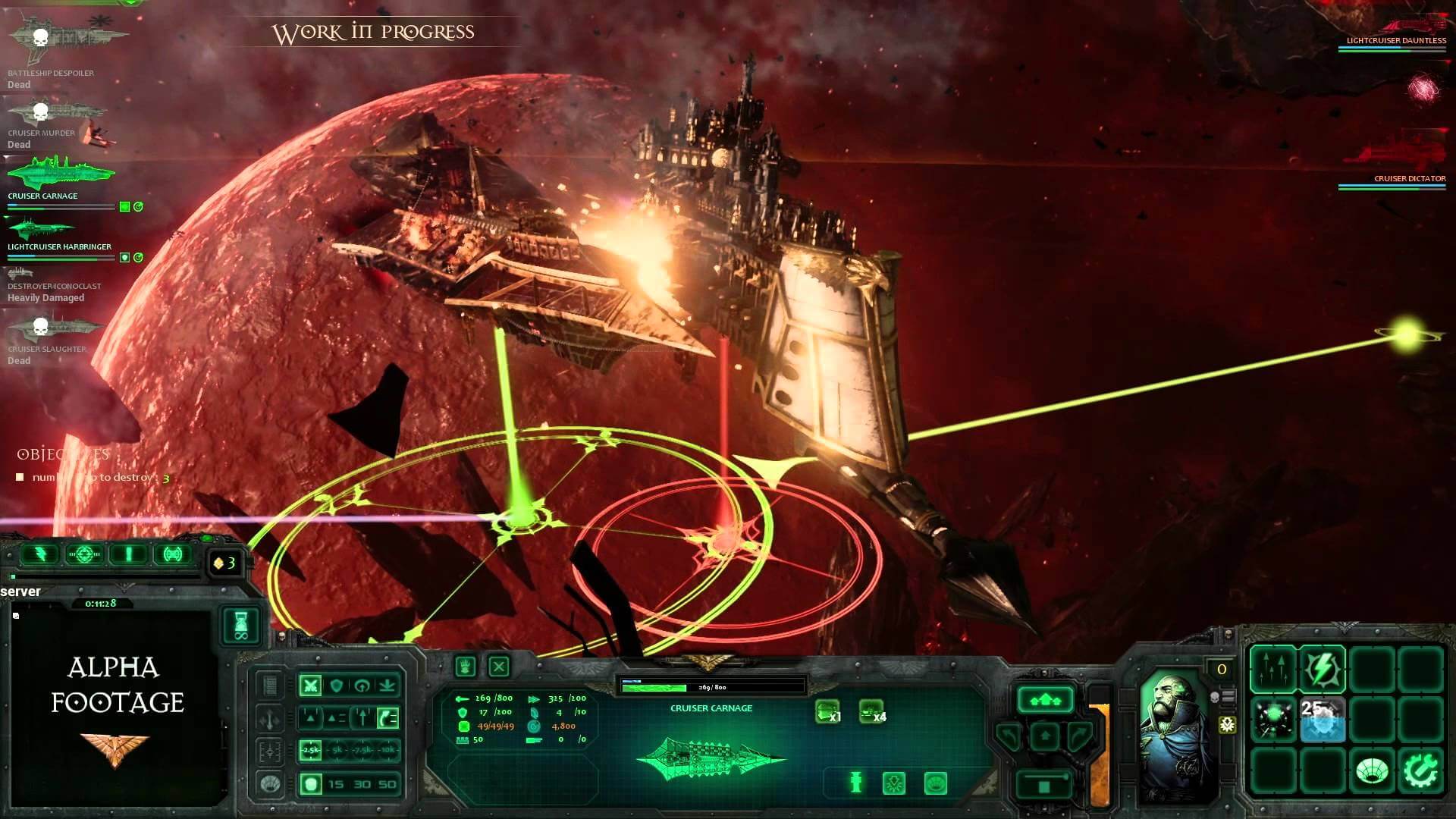The width and height of the screenshot is (1456, 819).
Task: Choose the crossed-swords attack behavior
Action: tap(310, 686)
